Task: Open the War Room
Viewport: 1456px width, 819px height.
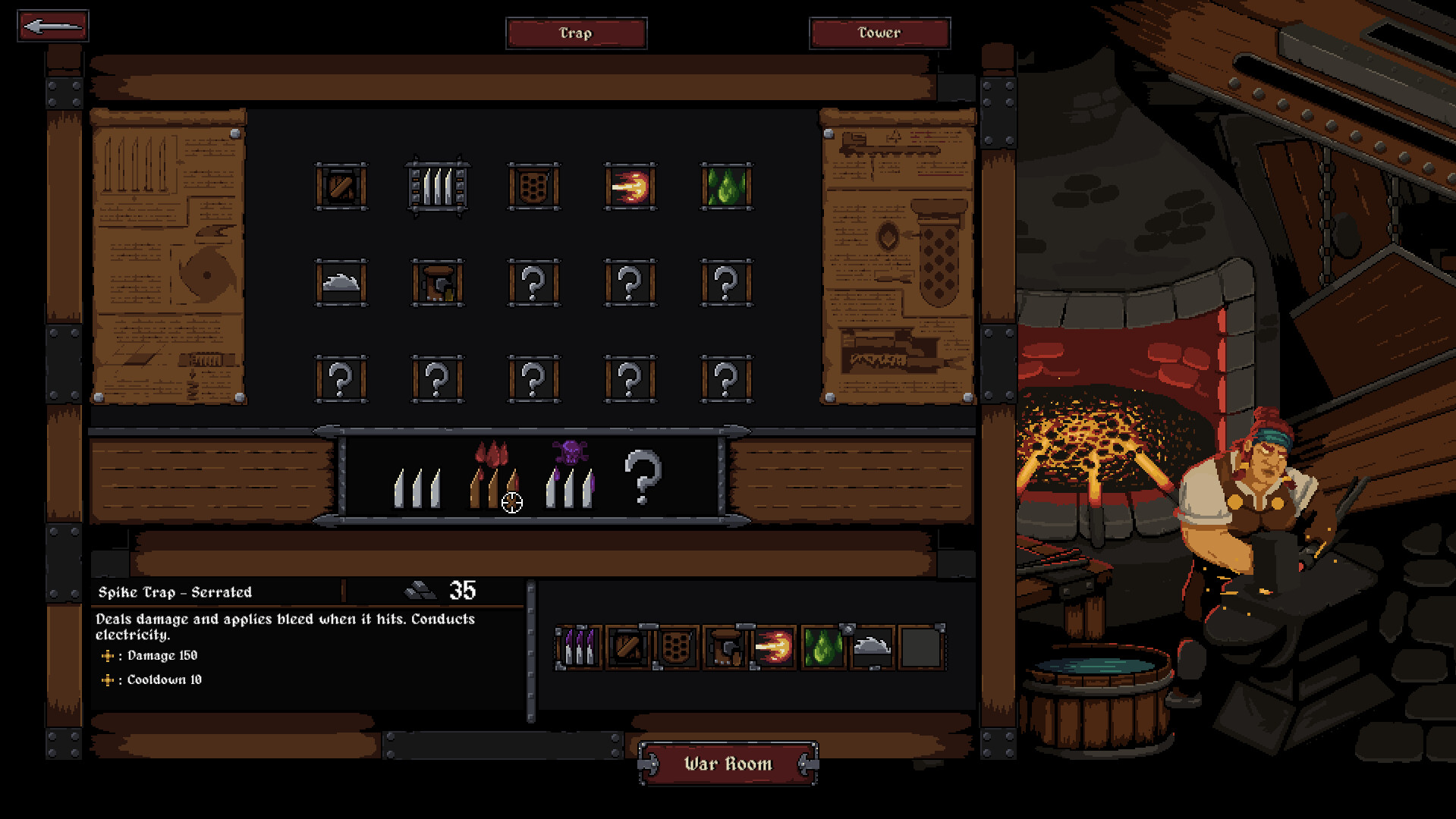Action: (728, 764)
